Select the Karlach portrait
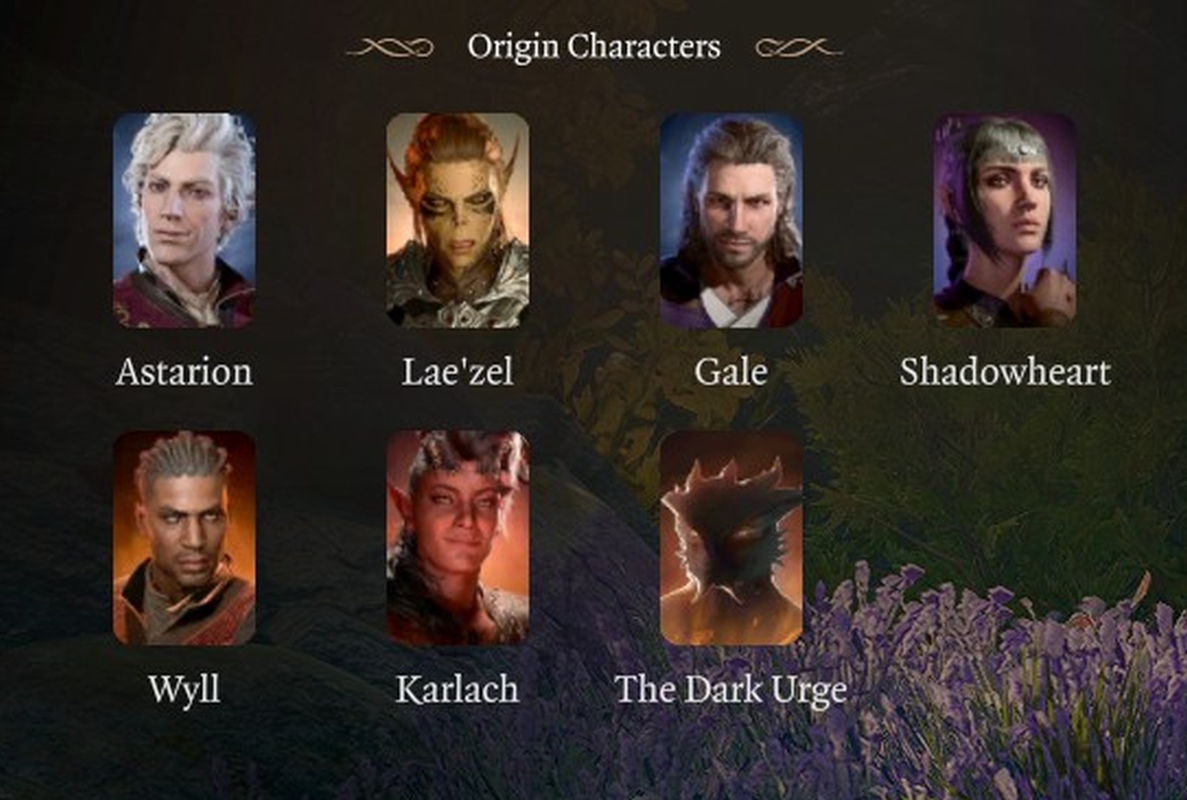 click(x=458, y=538)
